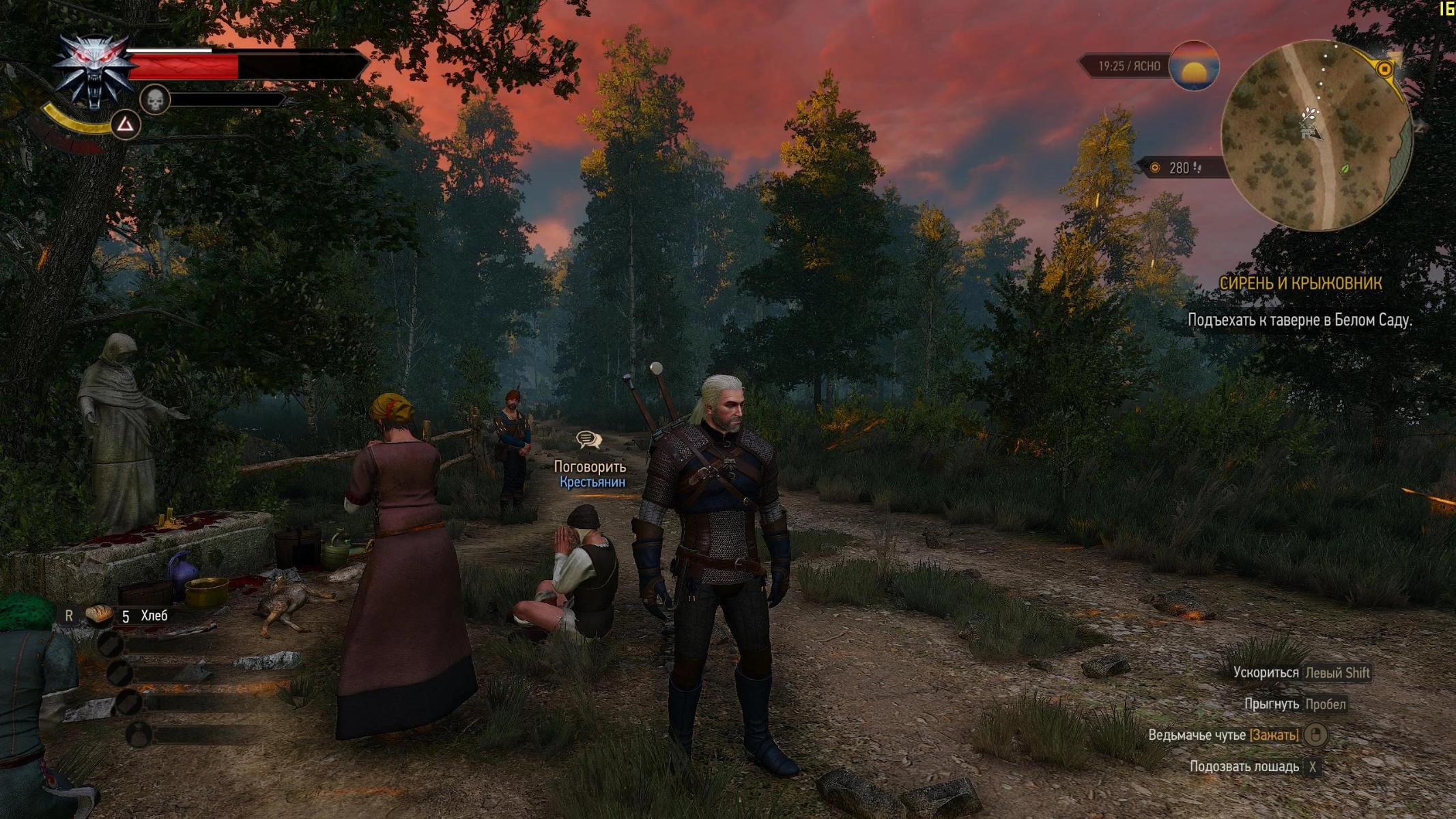Select the Хлеб bread quick slot
Viewport: 1456px width, 819px height.
coord(100,615)
